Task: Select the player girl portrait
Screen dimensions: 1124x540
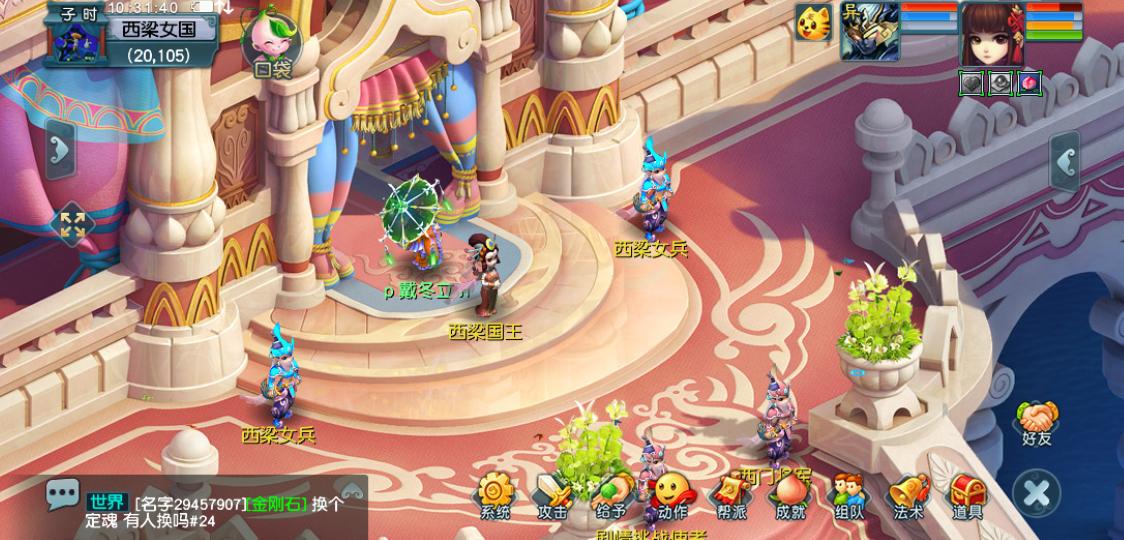Action: (x=991, y=33)
